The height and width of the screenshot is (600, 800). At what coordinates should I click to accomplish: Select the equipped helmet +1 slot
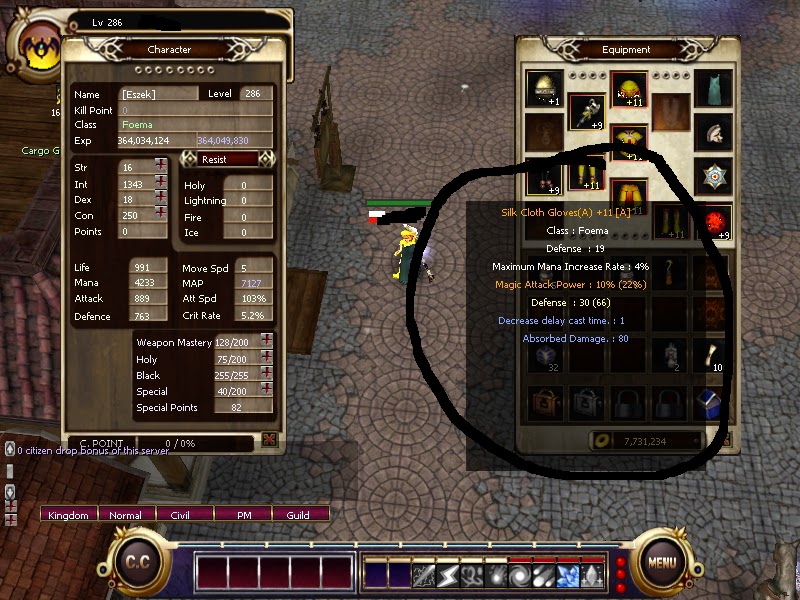pyautogui.click(x=543, y=89)
